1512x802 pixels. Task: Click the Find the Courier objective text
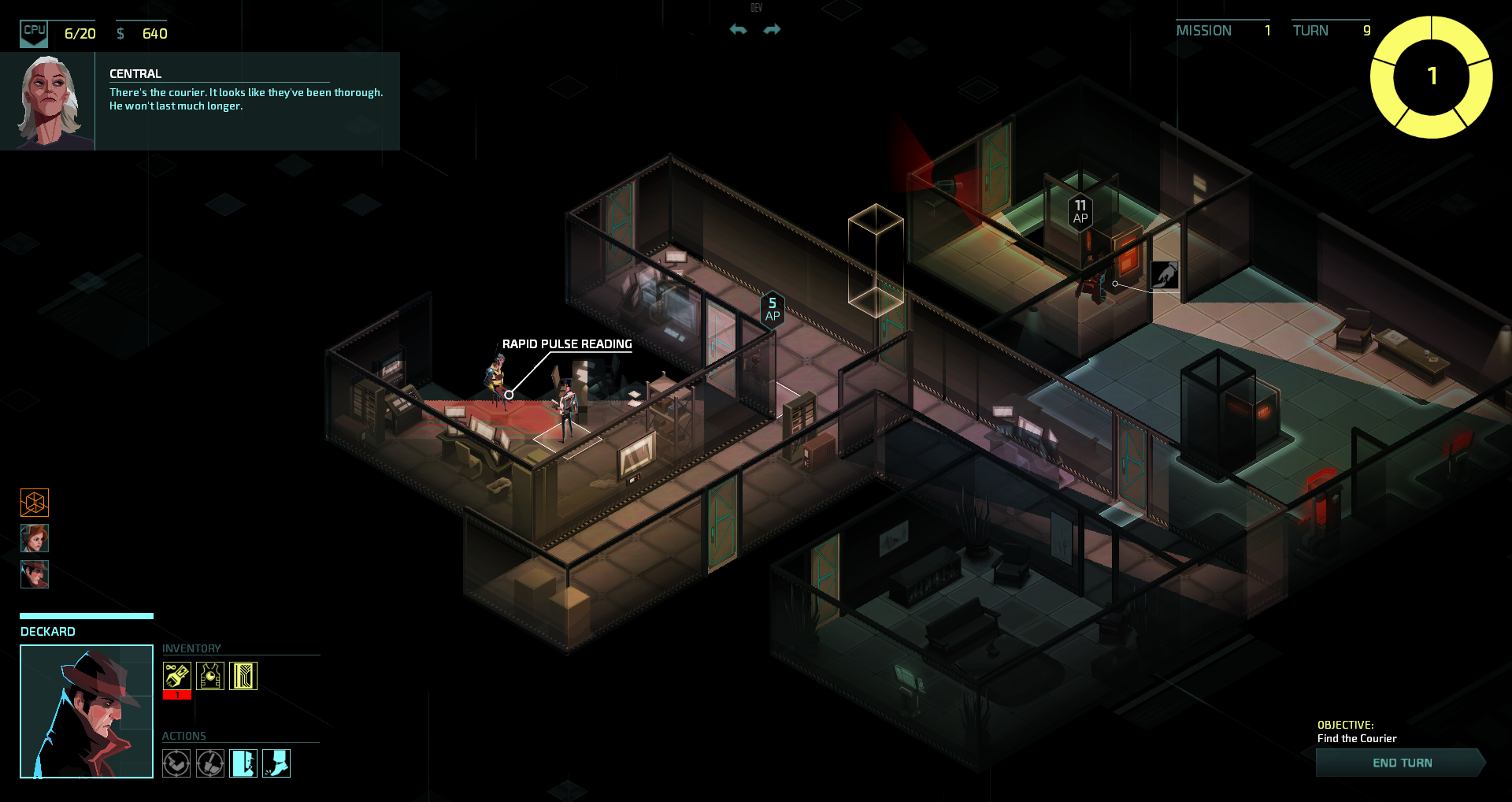click(x=1356, y=738)
